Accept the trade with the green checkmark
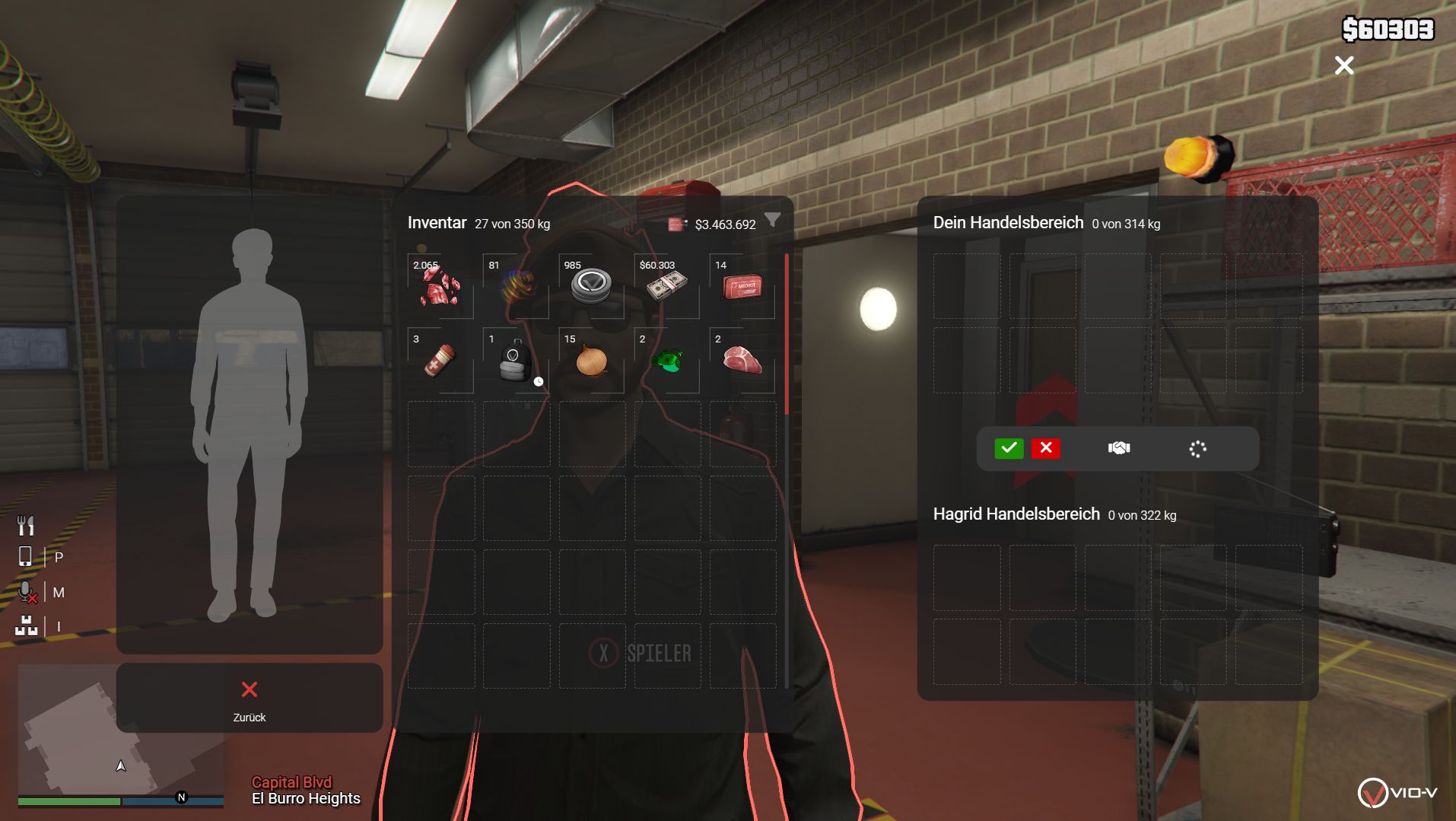 click(1009, 448)
